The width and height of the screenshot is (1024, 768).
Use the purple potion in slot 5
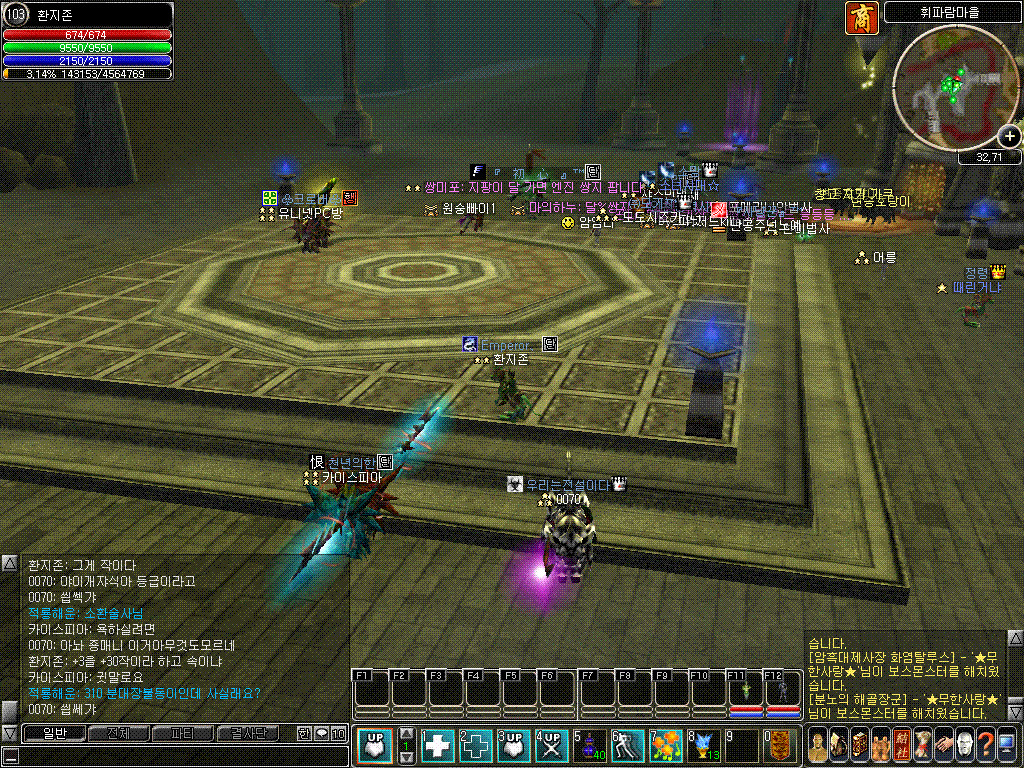click(x=588, y=746)
